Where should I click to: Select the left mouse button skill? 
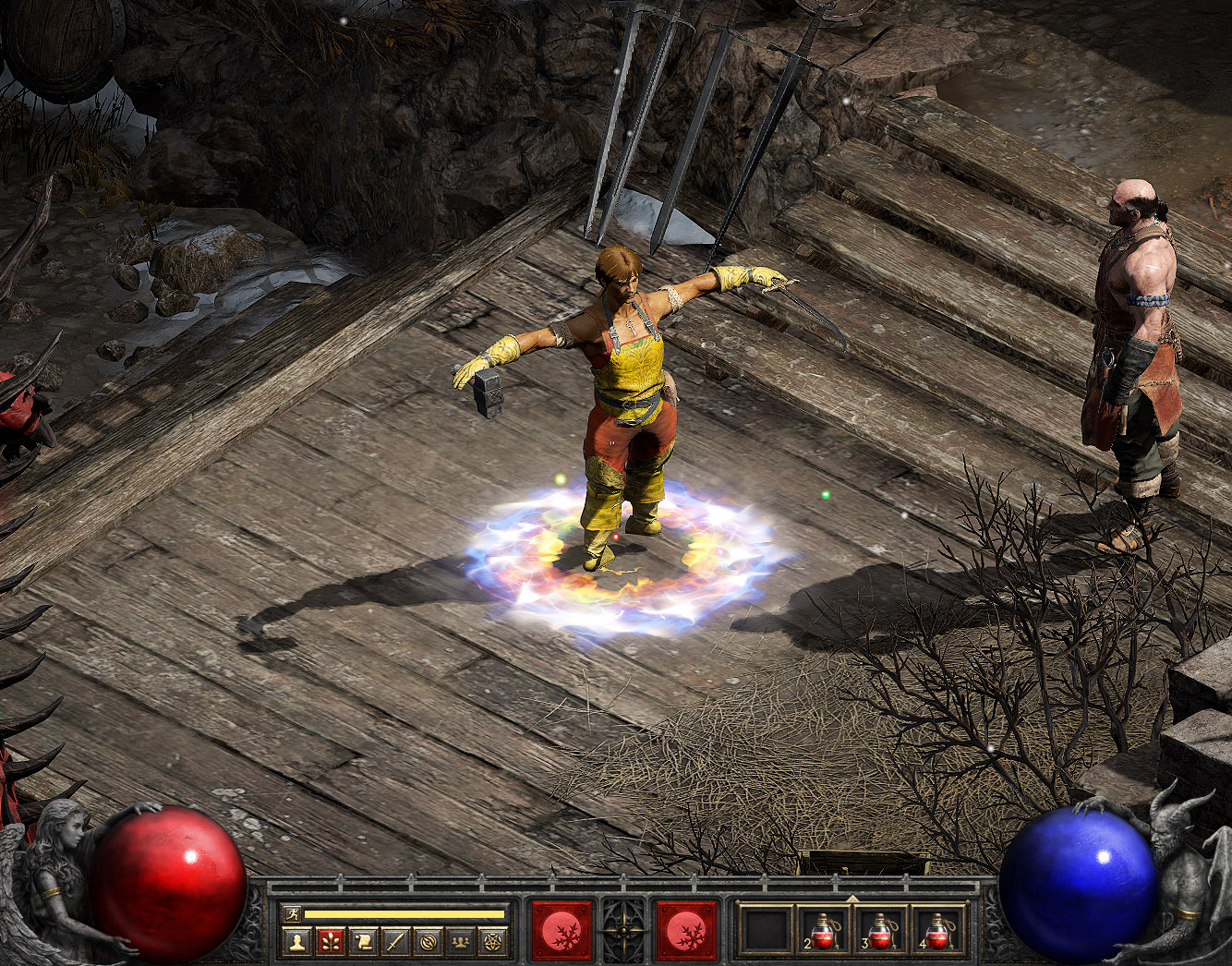coord(562,930)
